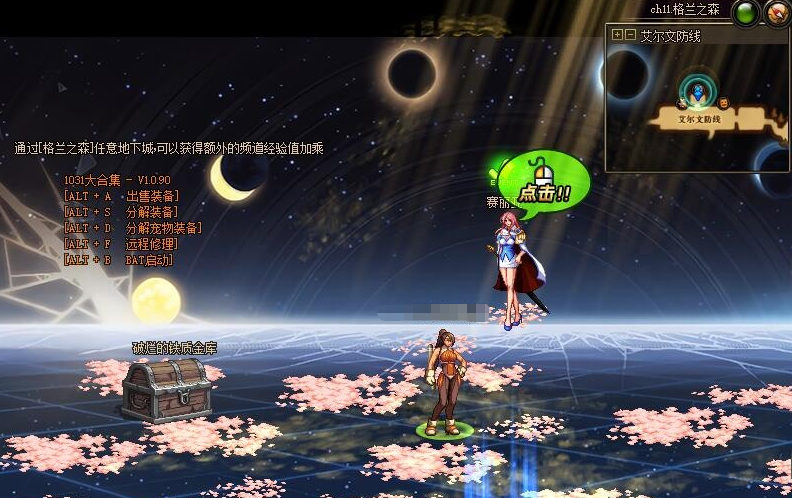Open the compass icon button
Viewport: 792px width, 498px height.
(777, 13)
